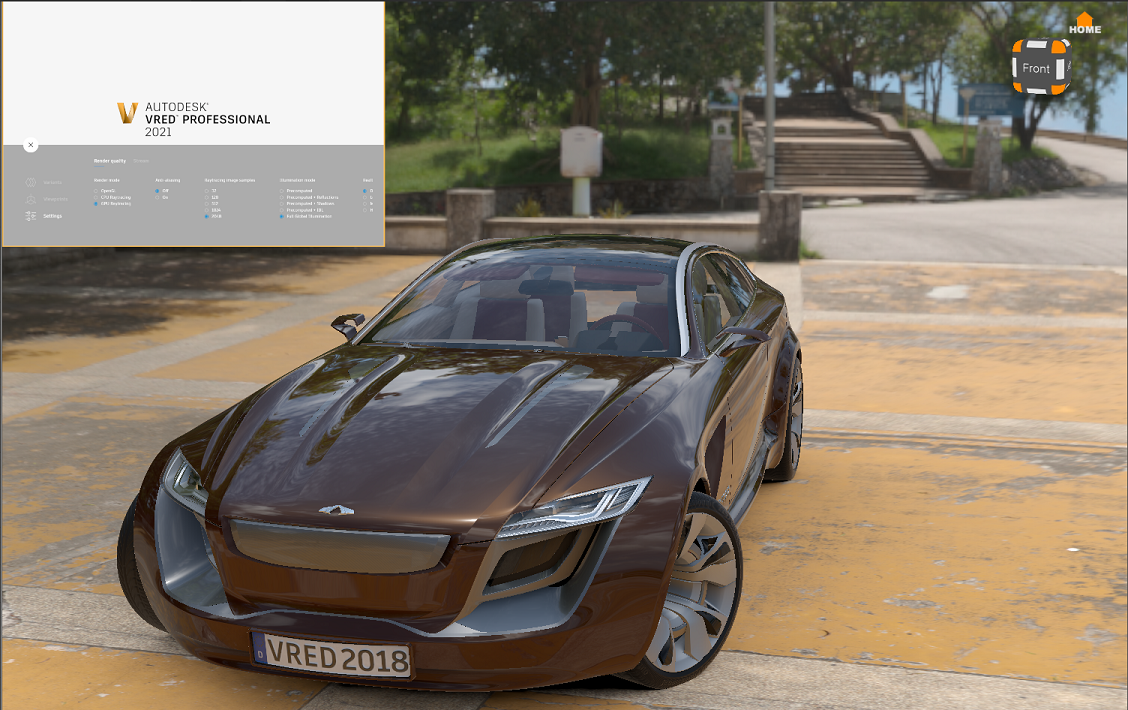Choose OpenGL render mode
1128x710 pixels.
coord(96,191)
